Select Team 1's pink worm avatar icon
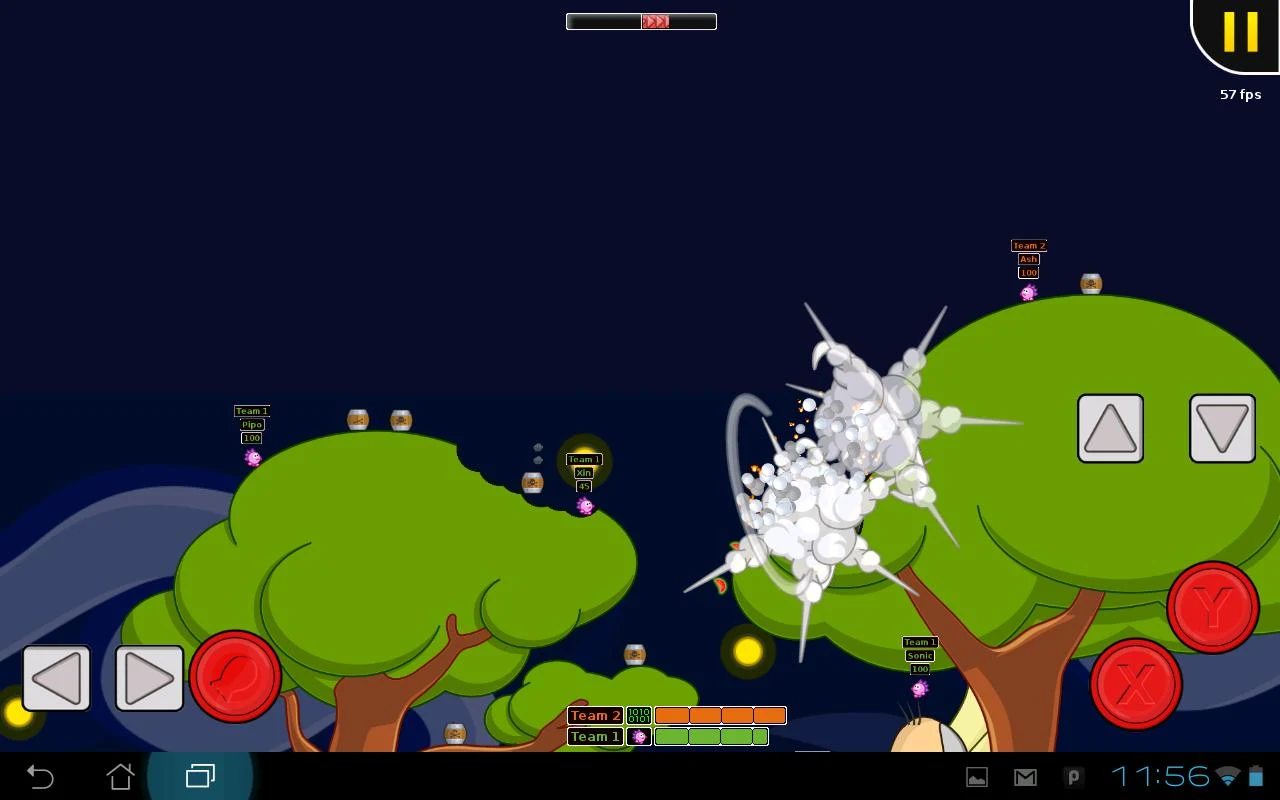This screenshot has width=1280, height=800. coord(638,736)
